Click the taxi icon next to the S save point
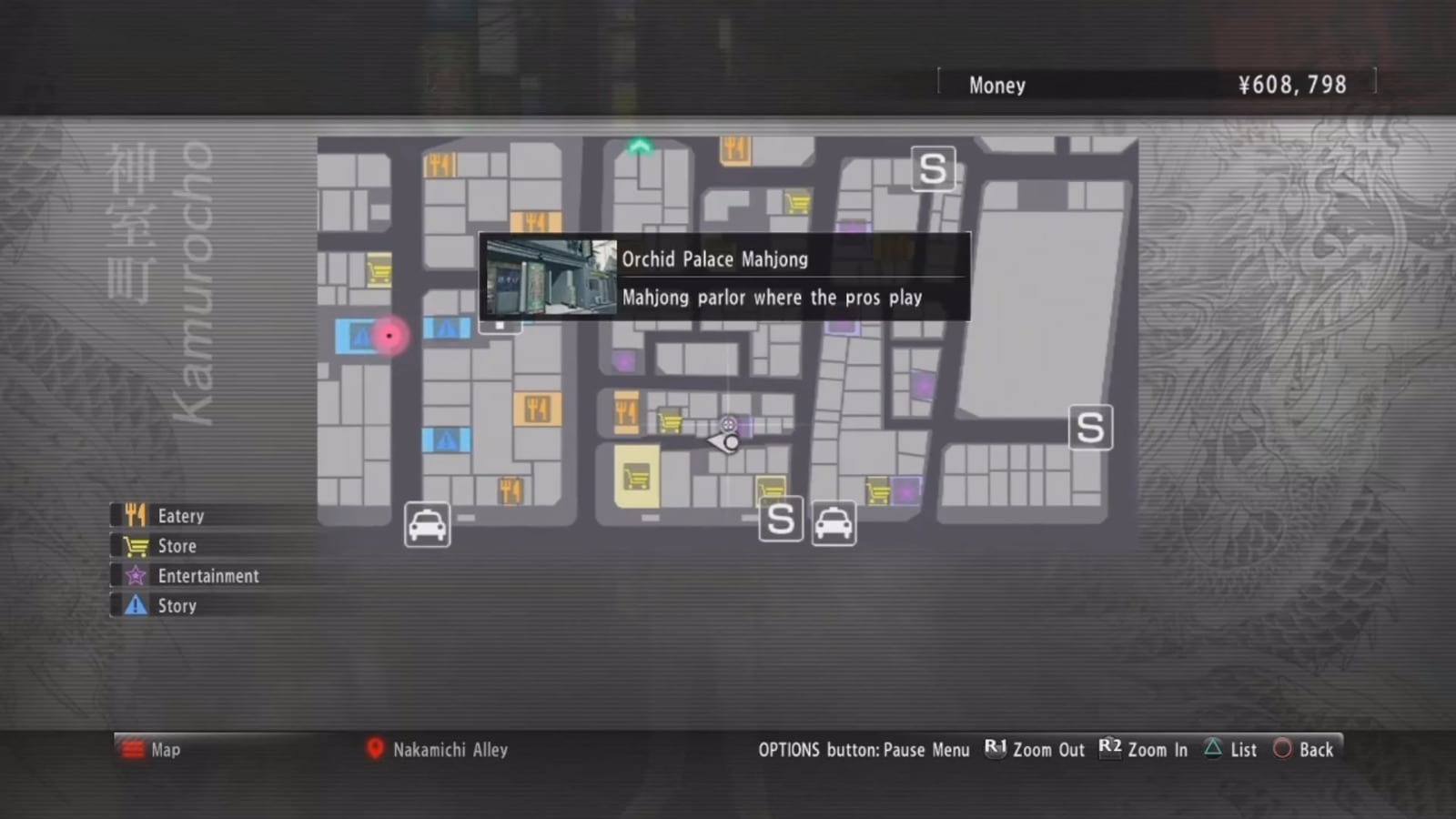Viewport: 1456px width, 819px height. [834, 521]
